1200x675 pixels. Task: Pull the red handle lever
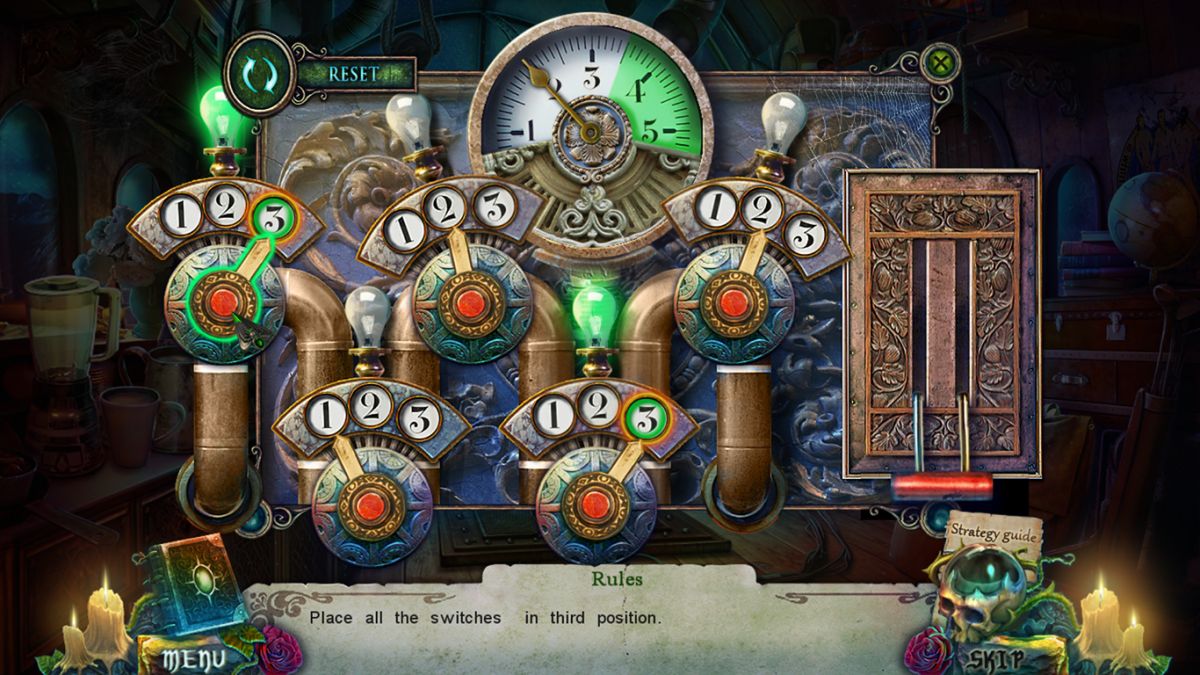[x=942, y=486]
